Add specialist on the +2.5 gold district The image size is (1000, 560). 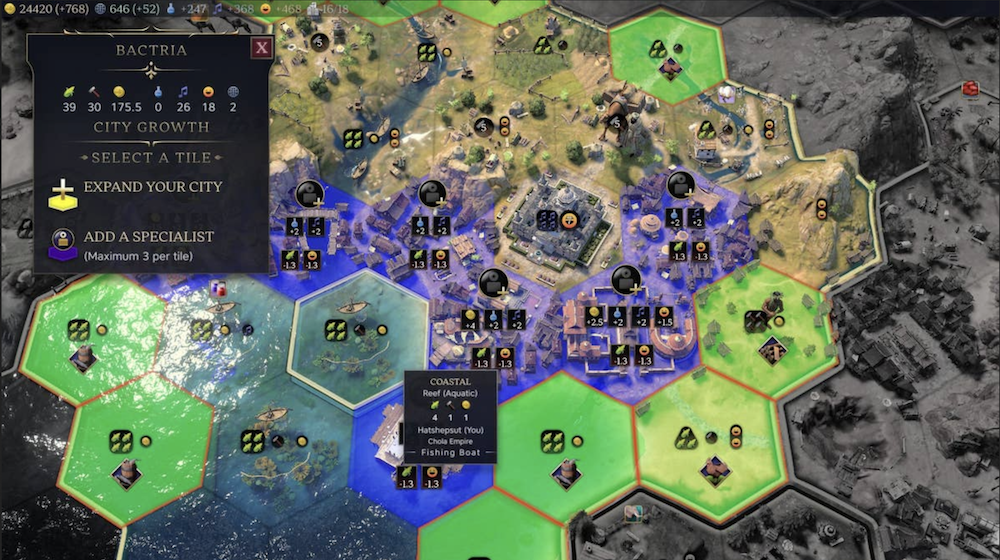pos(625,280)
